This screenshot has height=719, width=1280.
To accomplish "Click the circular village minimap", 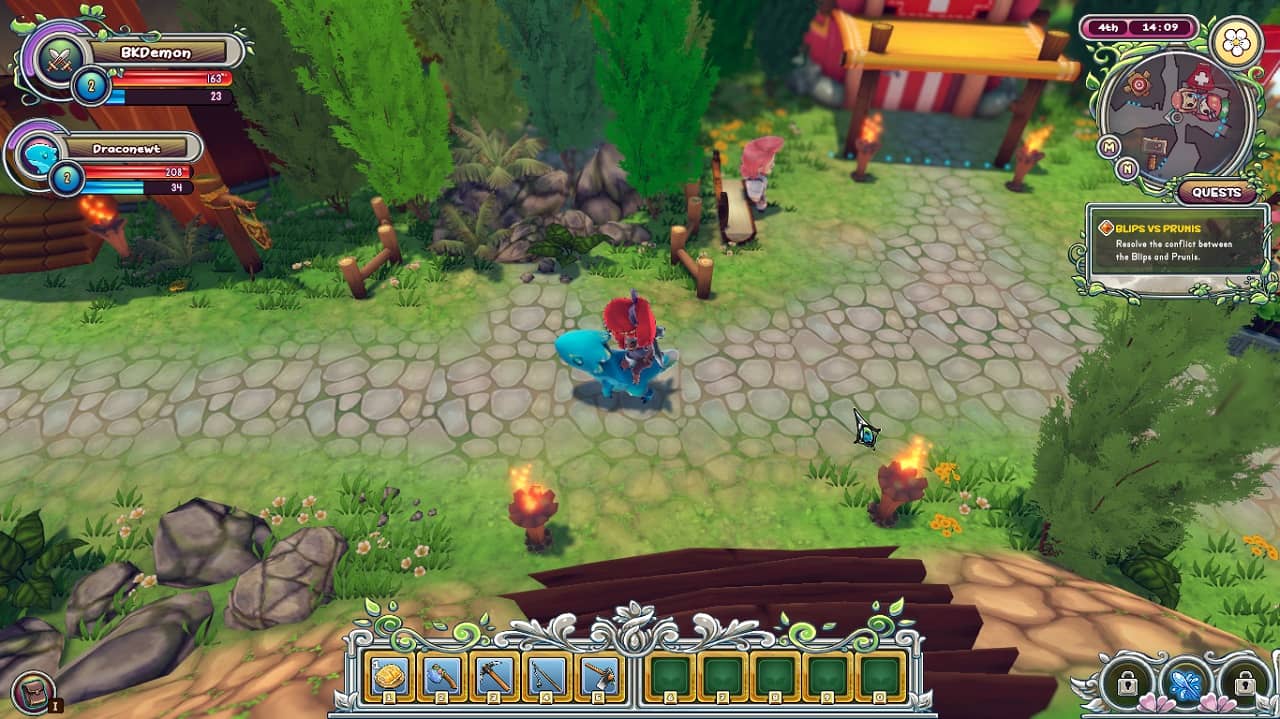I will tap(1175, 116).
